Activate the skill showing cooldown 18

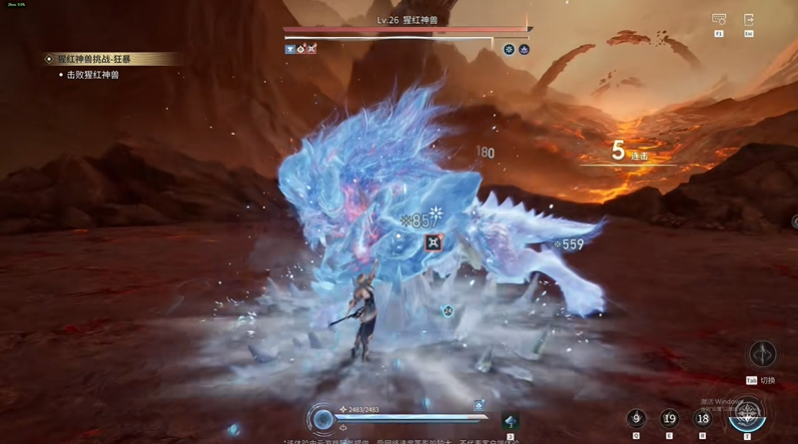pos(703,419)
